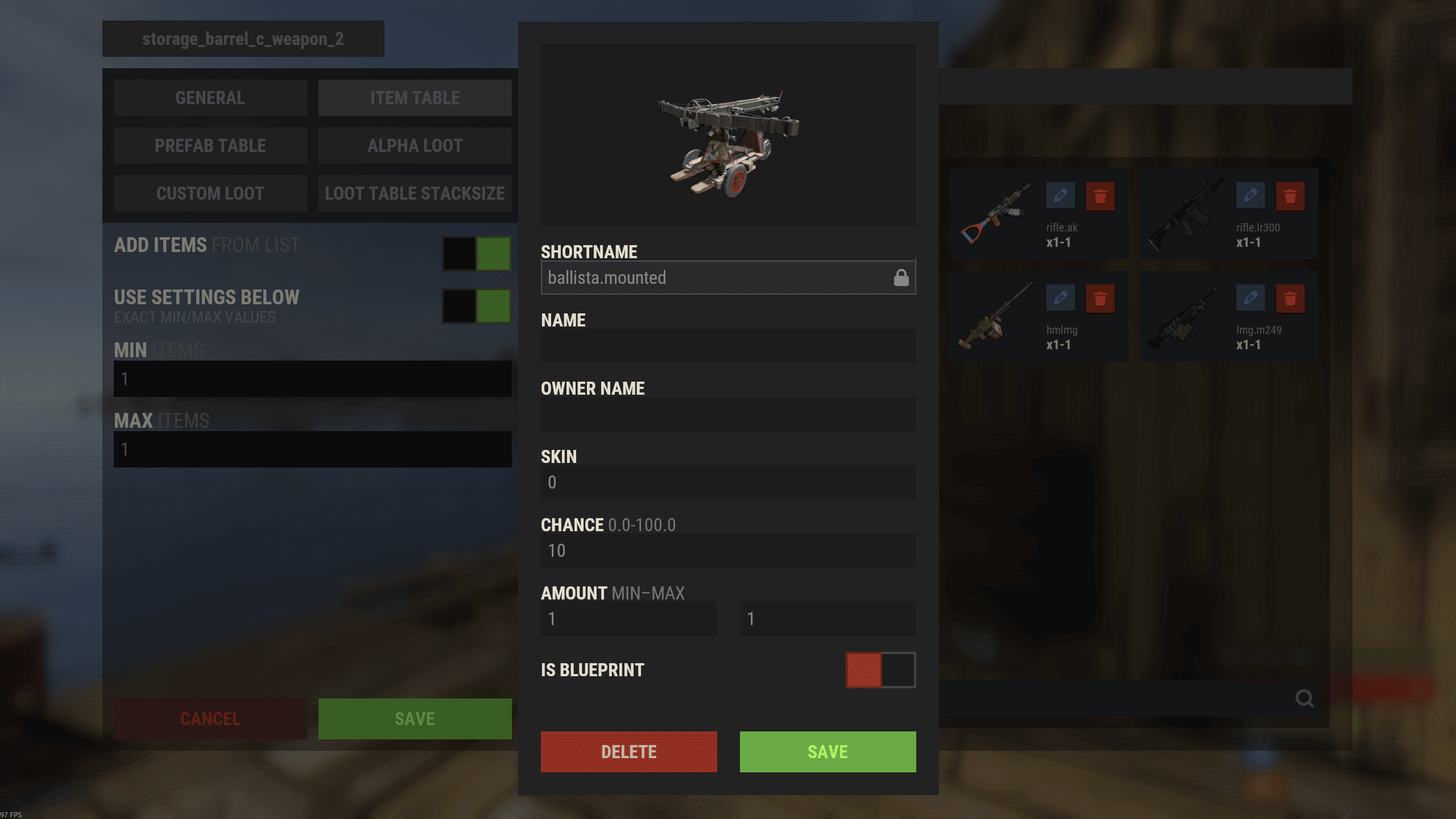Screen dimensions: 1456x819
Task: Select the Custom Loot tab
Action: coord(210,193)
